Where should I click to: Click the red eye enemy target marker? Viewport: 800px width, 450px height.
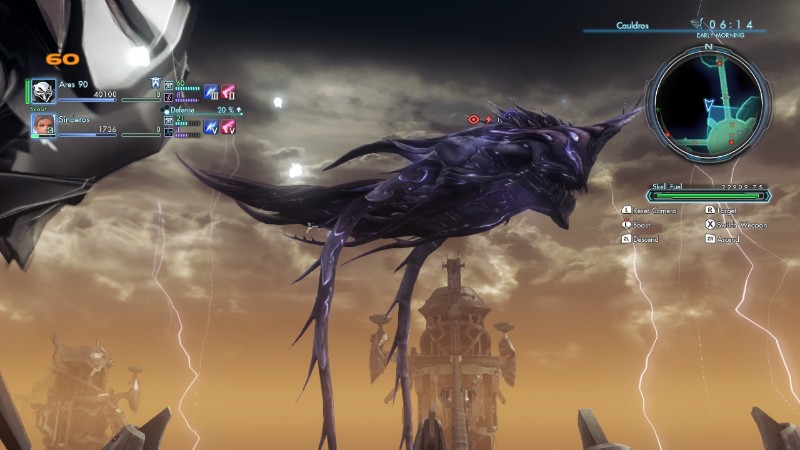(474, 118)
